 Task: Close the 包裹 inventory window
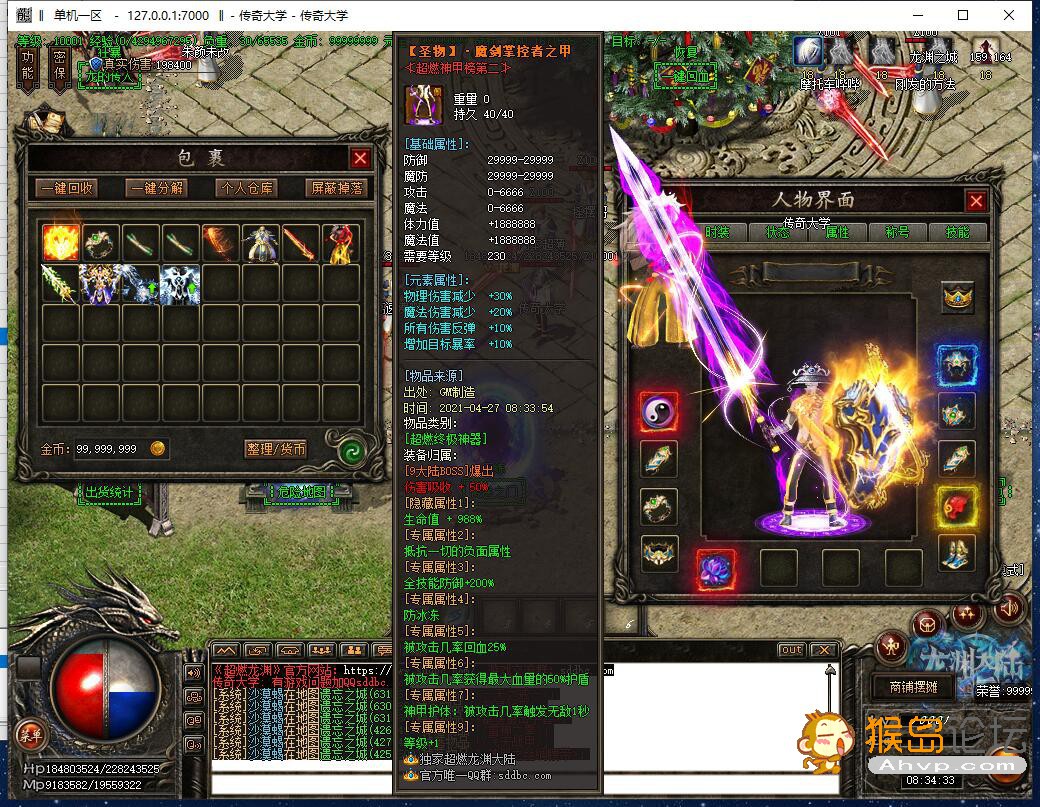(360, 158)
